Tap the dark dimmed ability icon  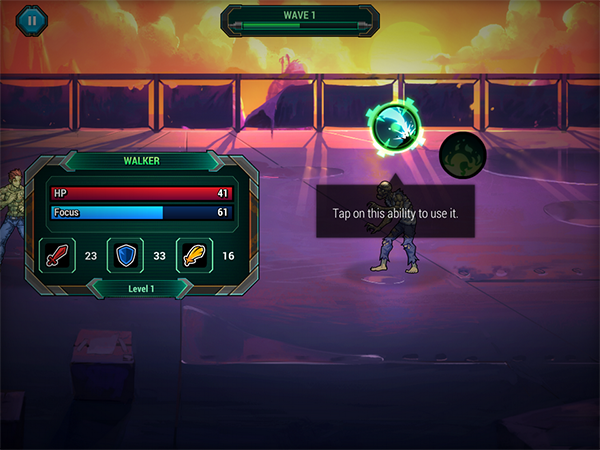point(463,155)
